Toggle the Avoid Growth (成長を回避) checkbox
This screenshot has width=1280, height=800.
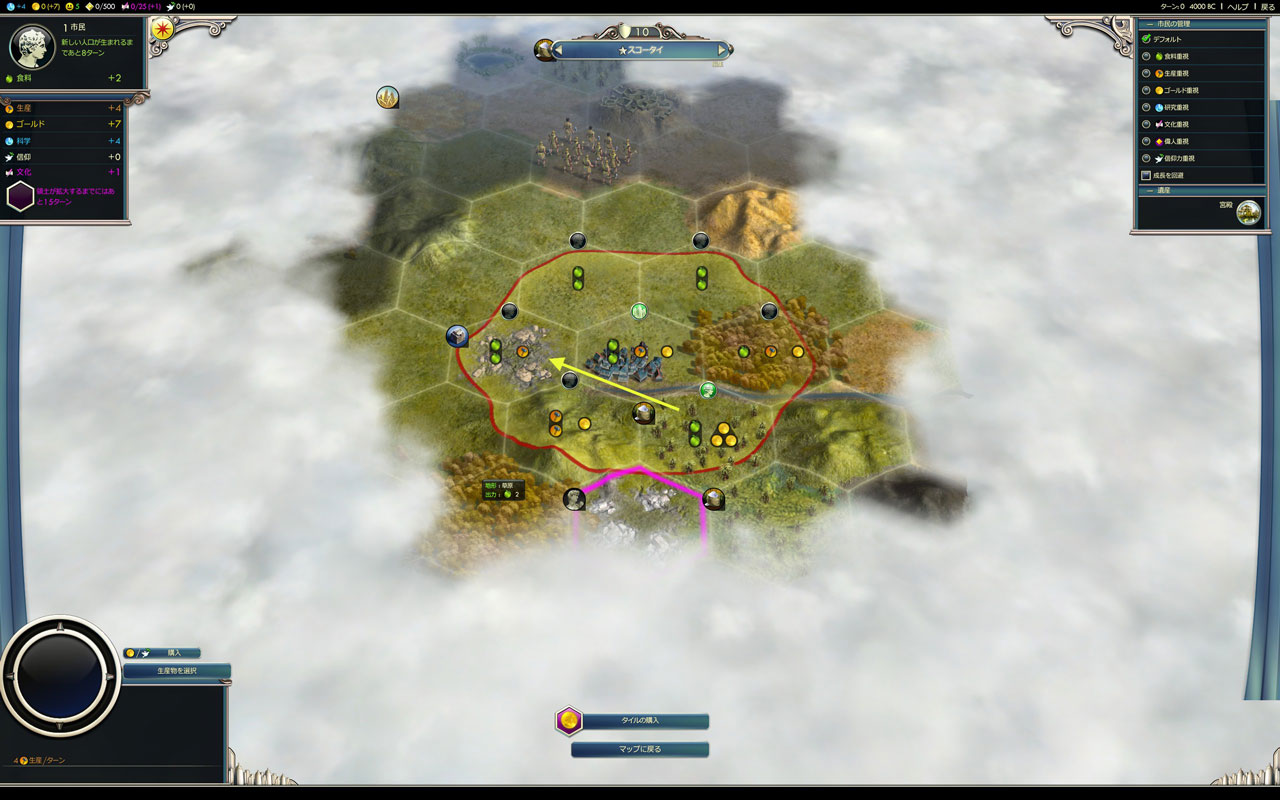coord(1146,175)
